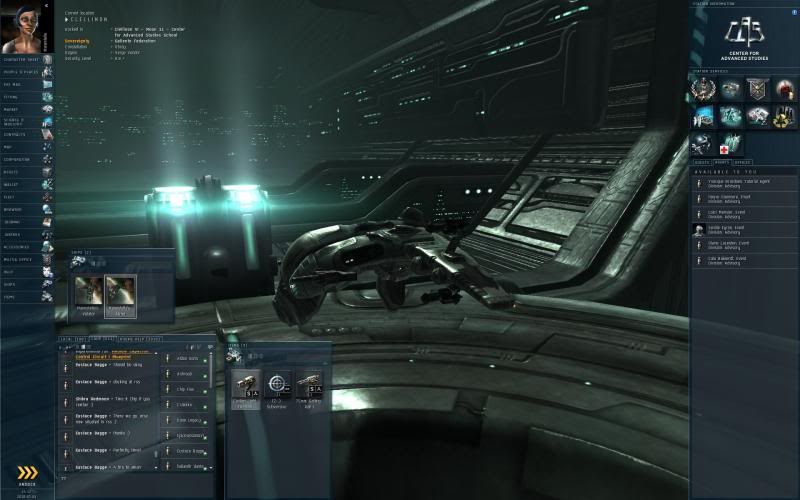Switch to the Offices tab
This screenshot has width=800, height=500.
point(742,162)
